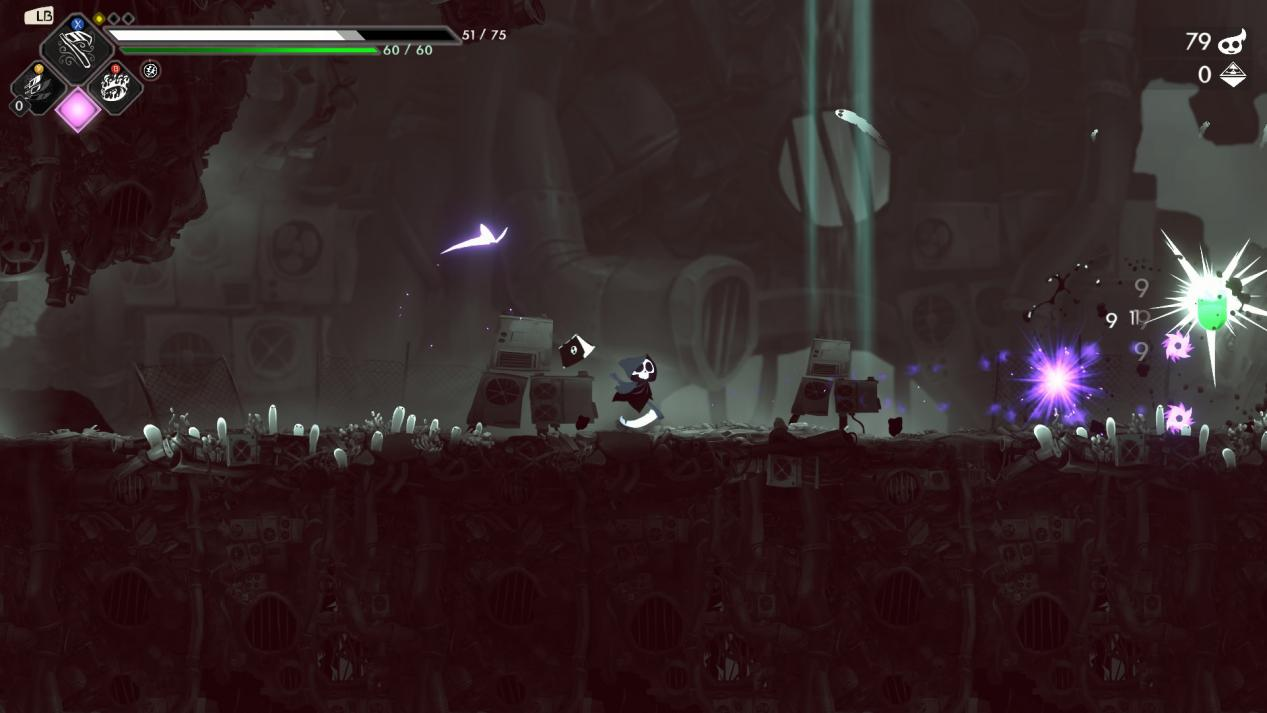Click the diamond-shaped prismium currency icon
Image resolution: width=1267 pixels, height=713 pixels.
(1232, 75)
